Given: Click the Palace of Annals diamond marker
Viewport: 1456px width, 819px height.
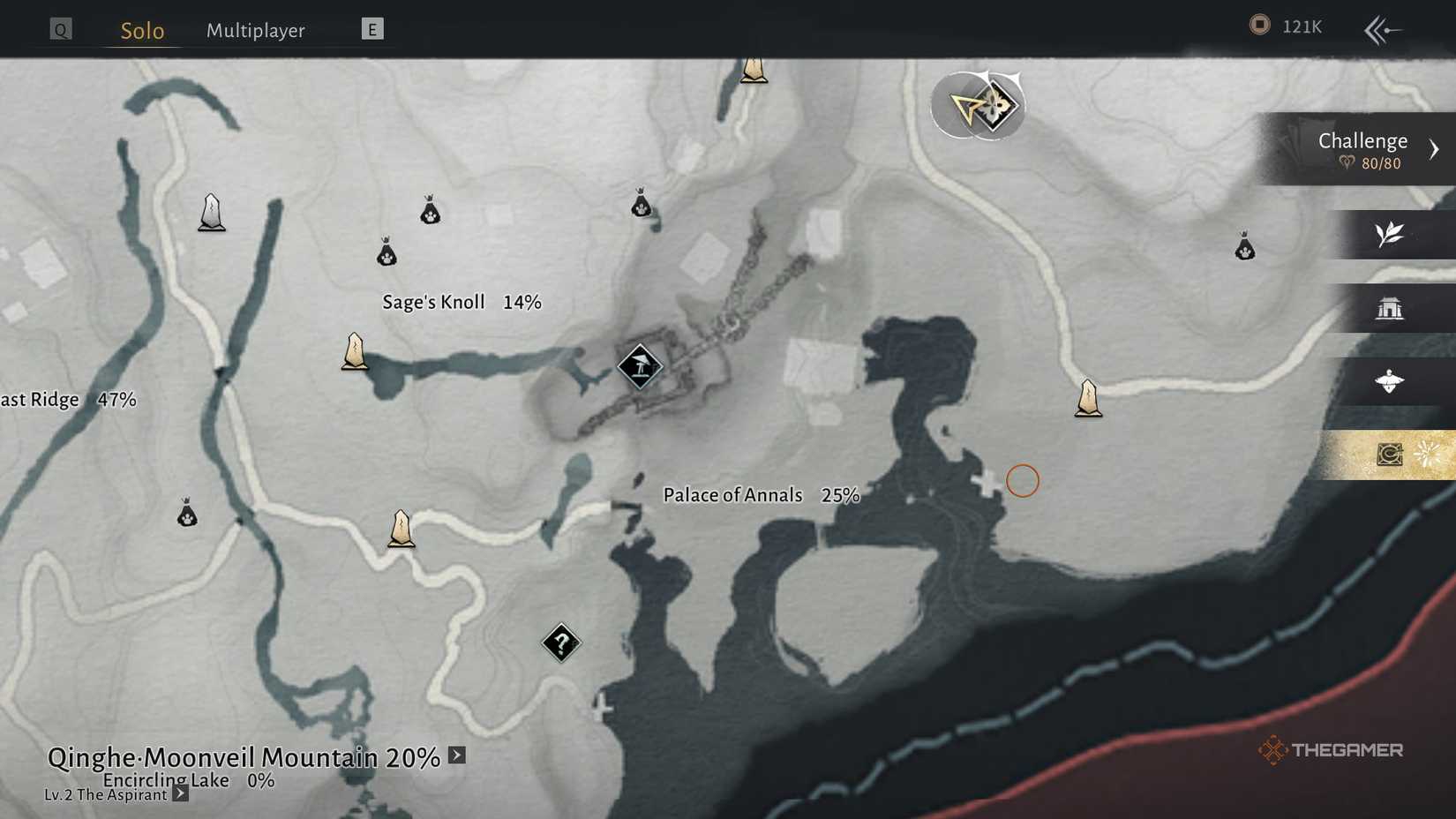Looking at the screenshot, I should (640, 365).
